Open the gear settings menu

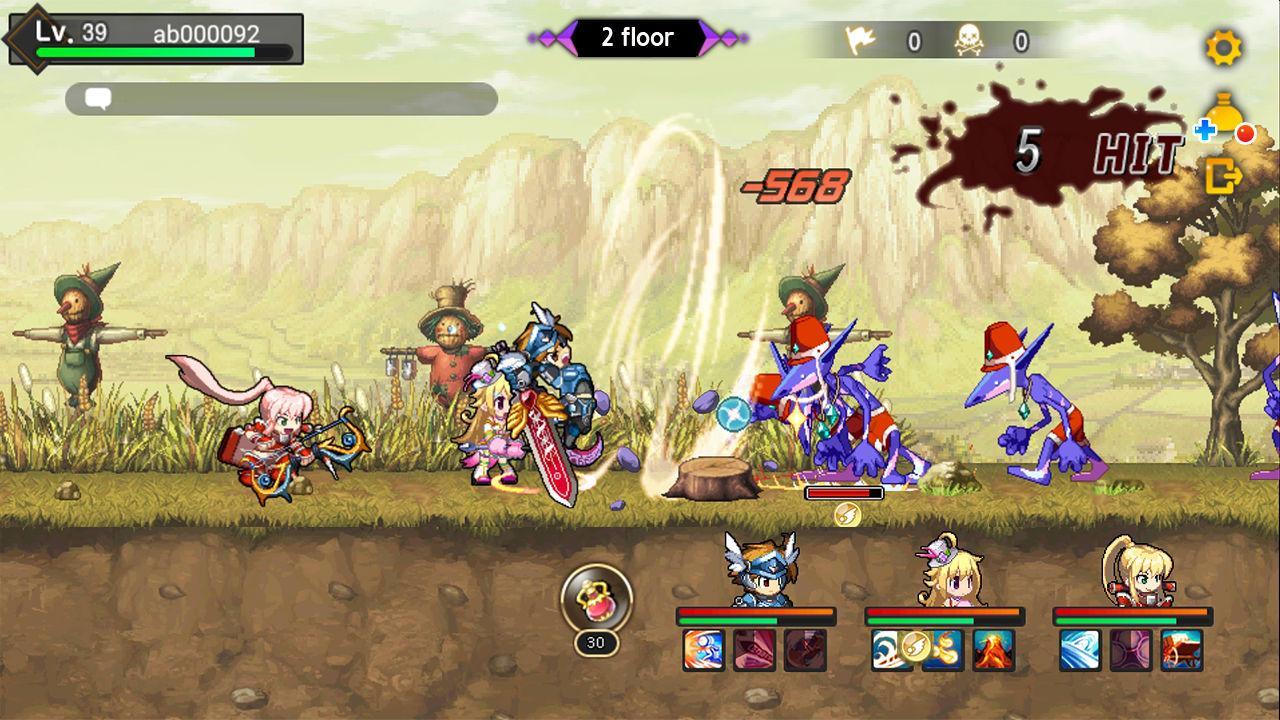click(x=1223, y=47)
